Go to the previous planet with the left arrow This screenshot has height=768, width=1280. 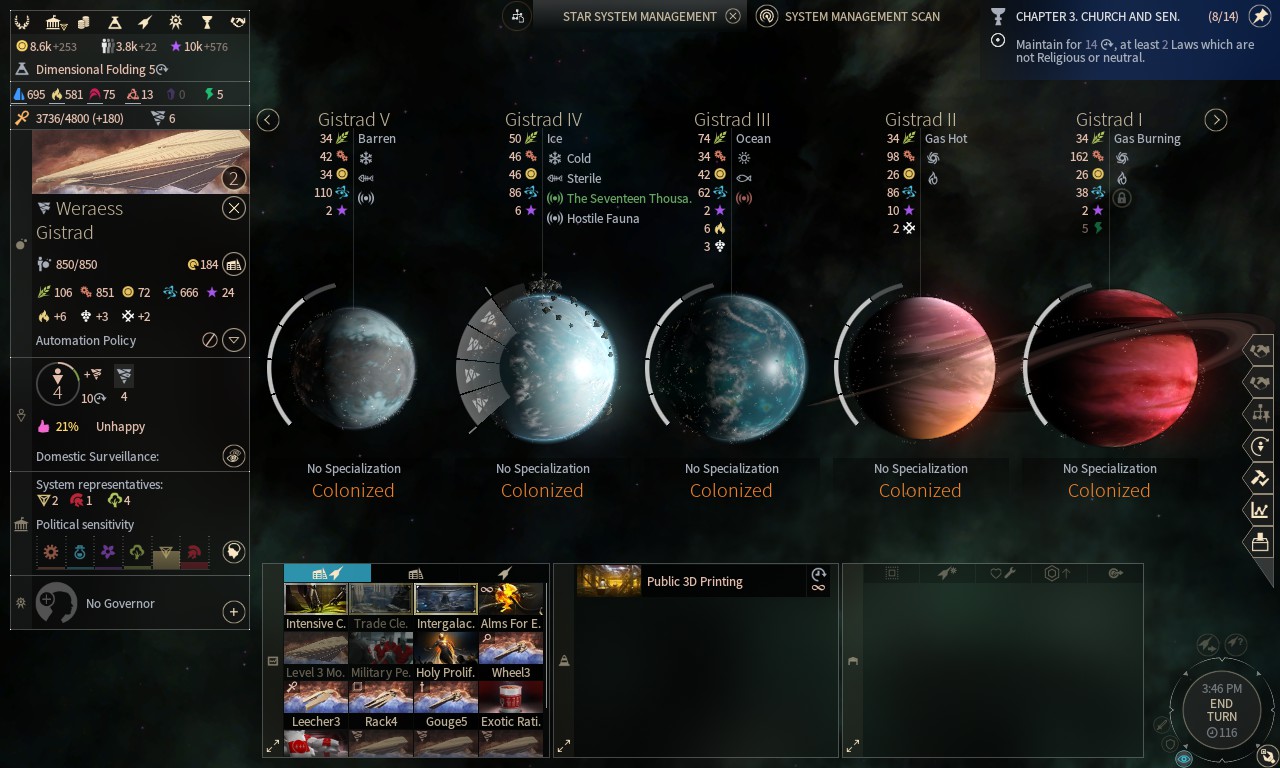(268, 120)
